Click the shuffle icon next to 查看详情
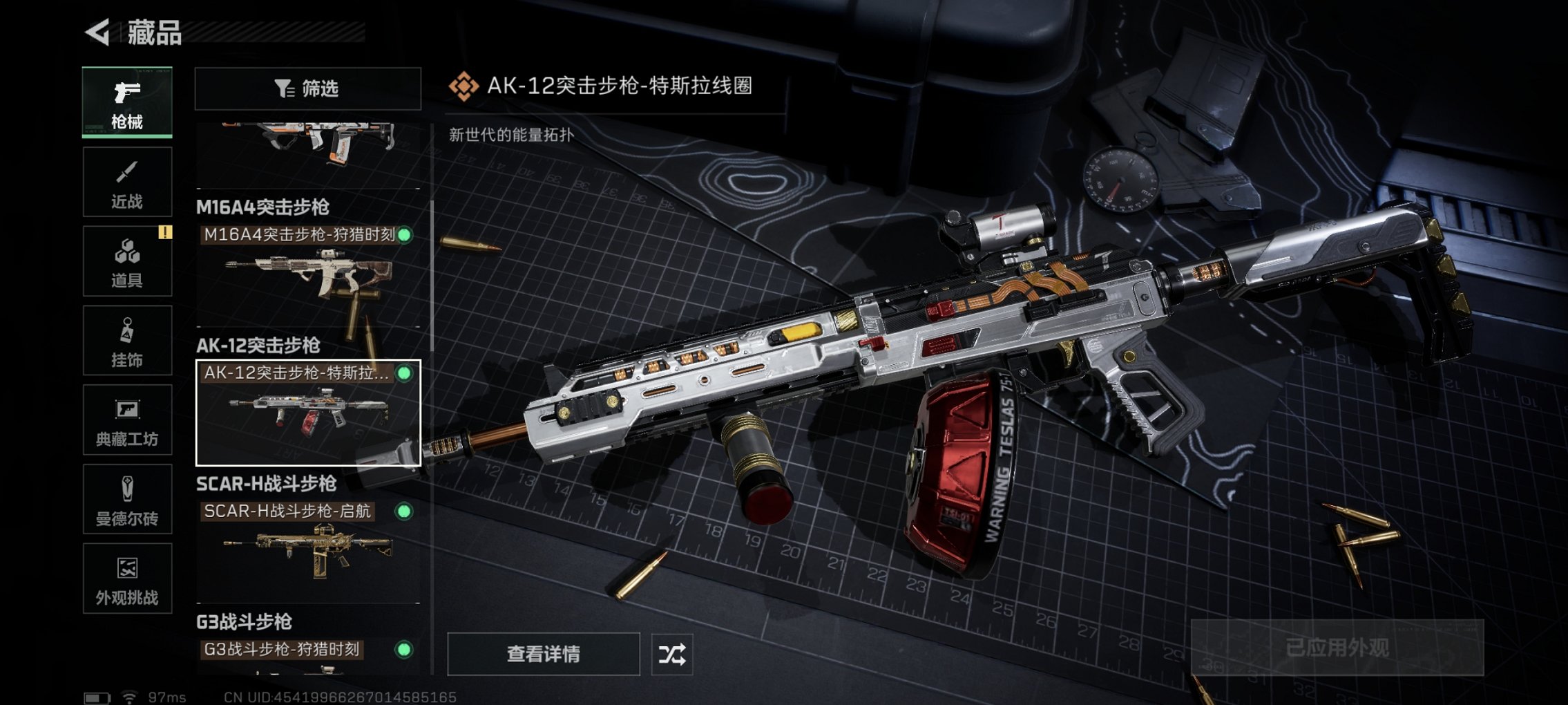1568x705 pixels. [673, 654]
